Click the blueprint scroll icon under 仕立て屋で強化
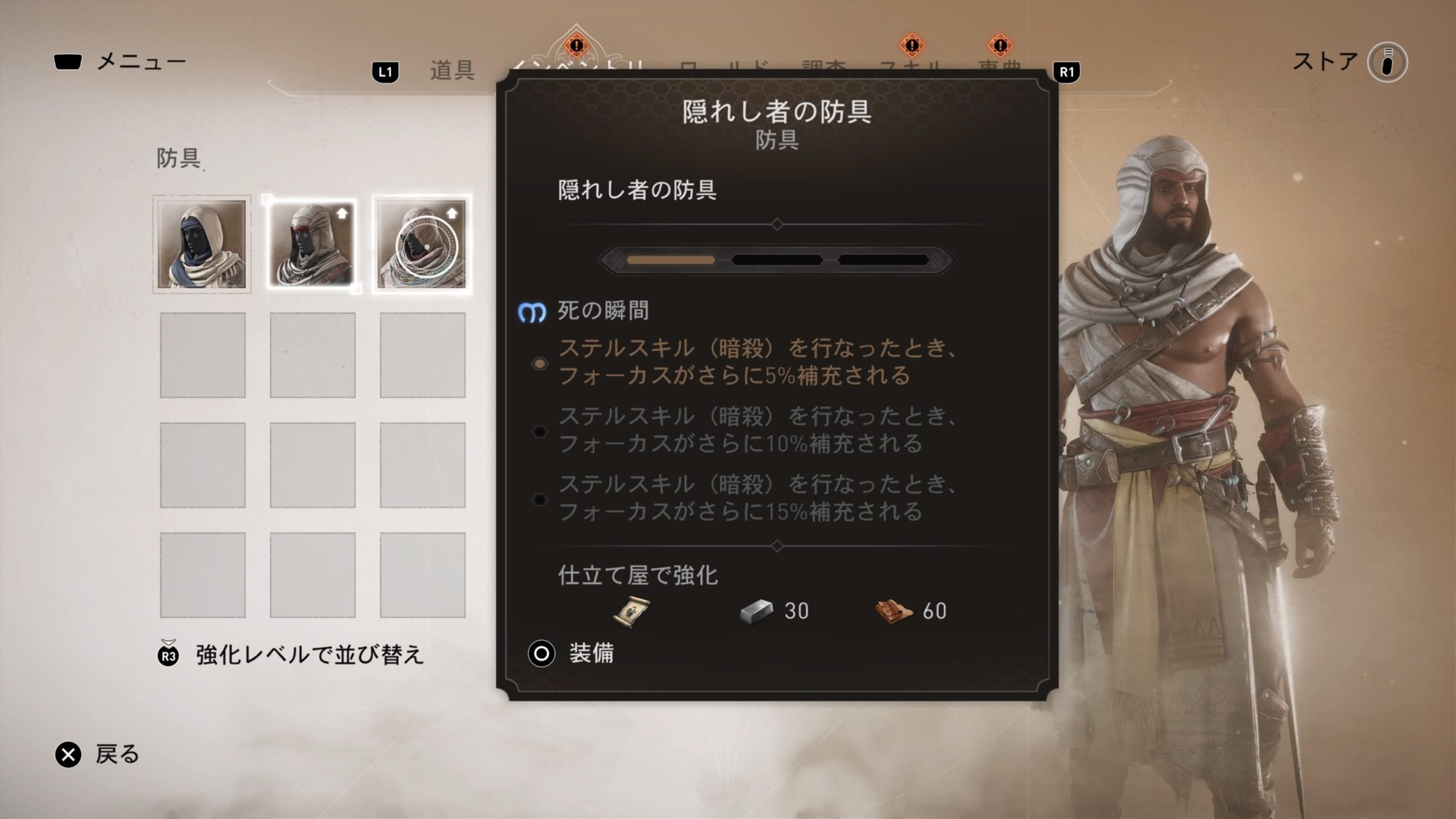Viewport: 1456px width, 819px height. click(x=629, y=610)
